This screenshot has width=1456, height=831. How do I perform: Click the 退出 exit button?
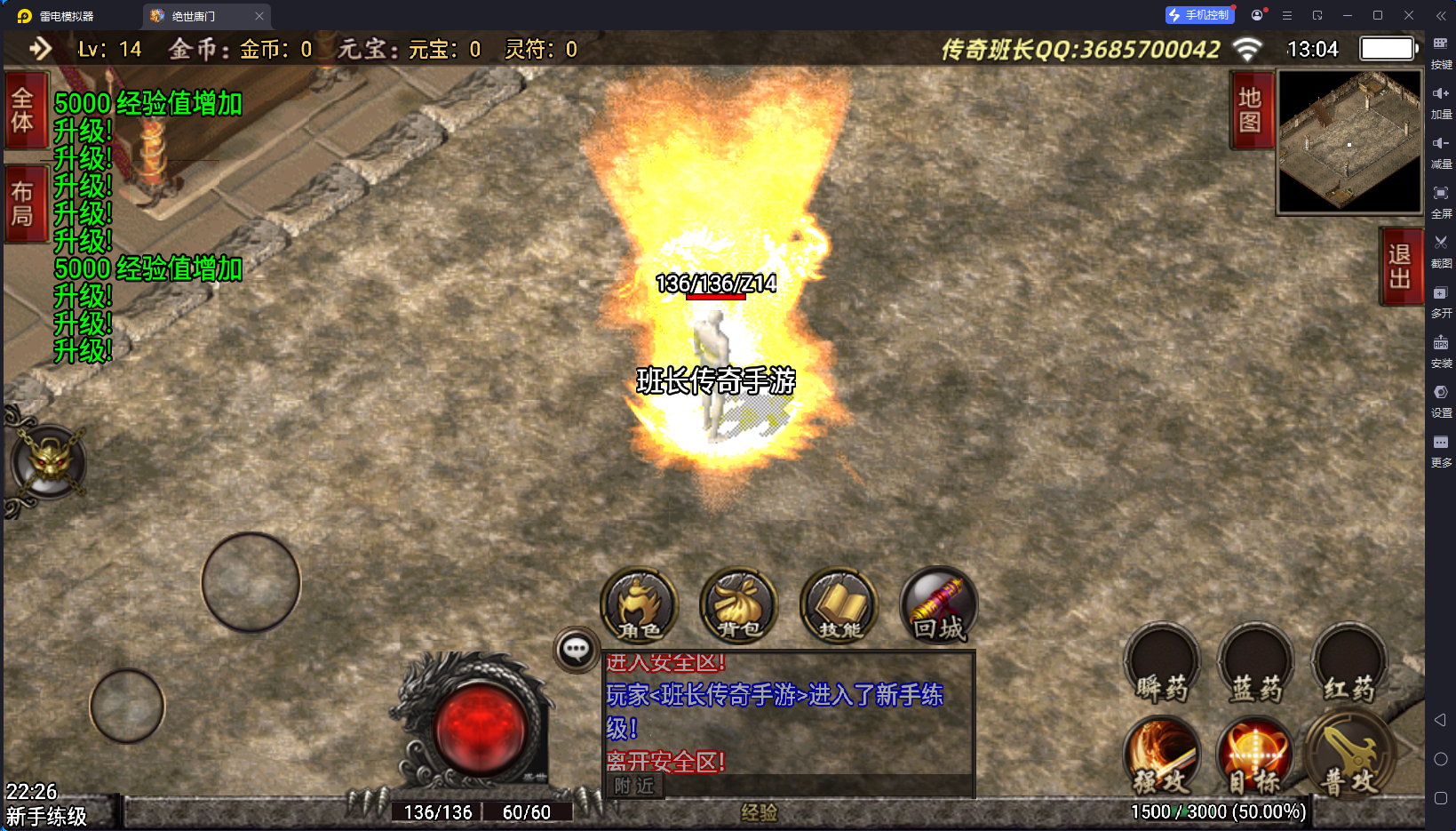[1400, 267]
